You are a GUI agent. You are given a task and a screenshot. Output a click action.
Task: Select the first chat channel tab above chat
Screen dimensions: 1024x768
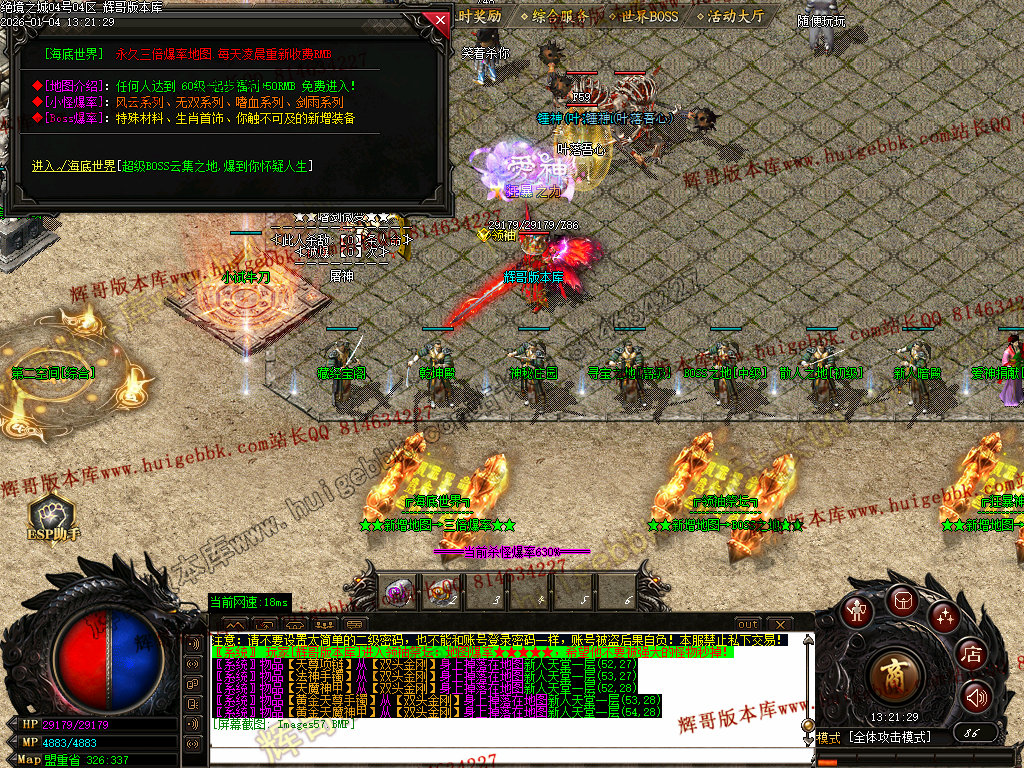tap(236, 625)
